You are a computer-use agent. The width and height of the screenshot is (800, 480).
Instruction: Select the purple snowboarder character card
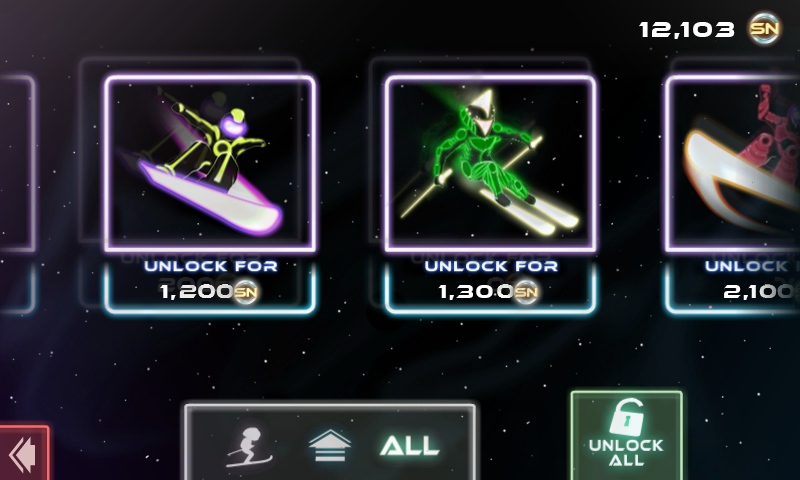point(210,163)
